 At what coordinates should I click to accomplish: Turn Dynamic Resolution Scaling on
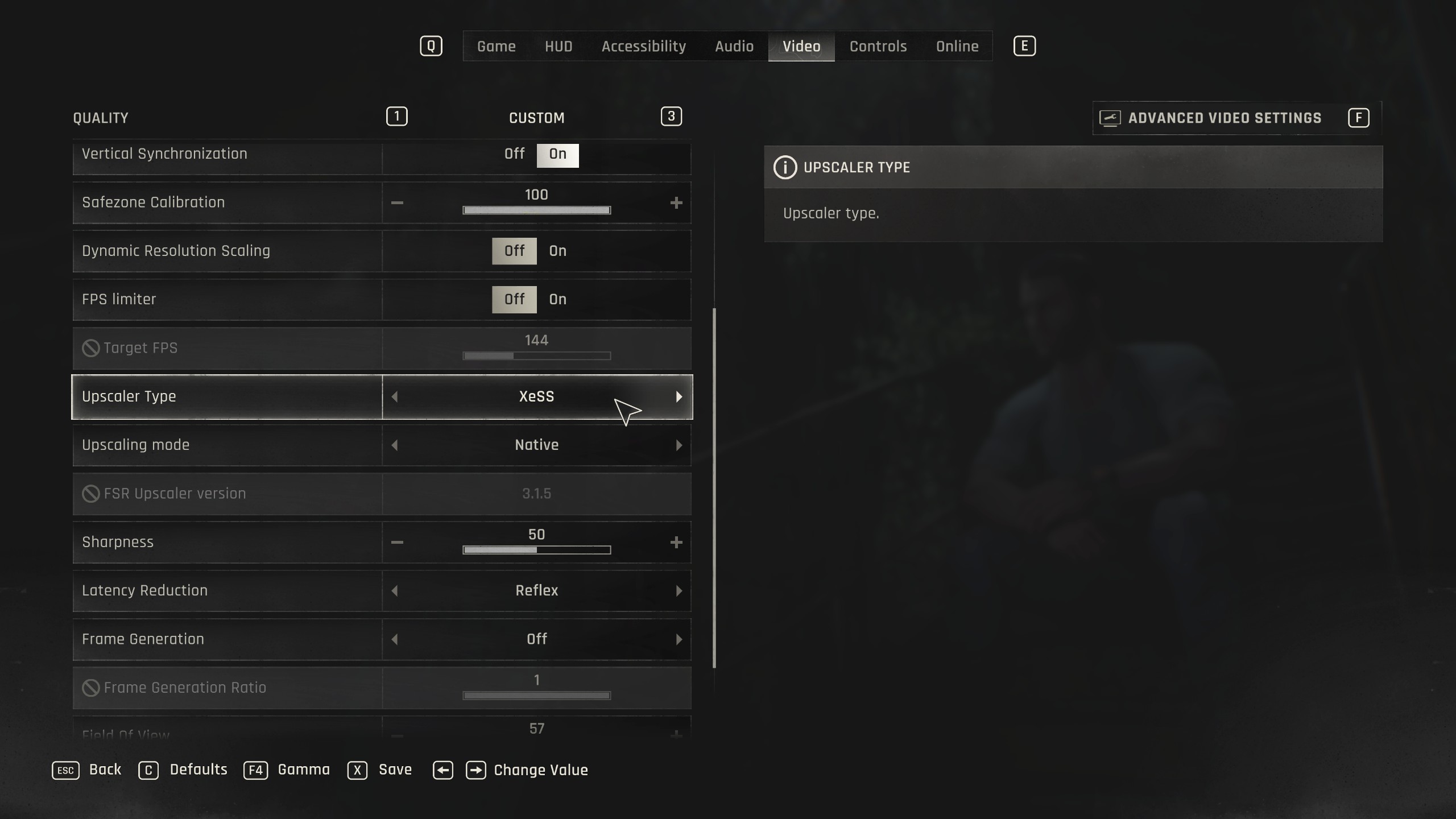pos(557,251)
